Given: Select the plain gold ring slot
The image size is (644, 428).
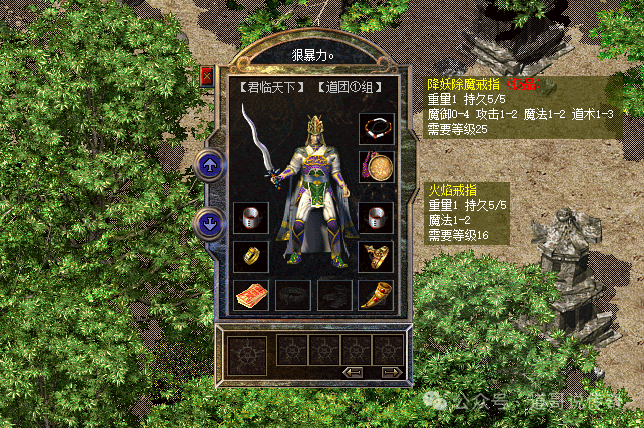Looking at the screenshot, I should point(249,256).
